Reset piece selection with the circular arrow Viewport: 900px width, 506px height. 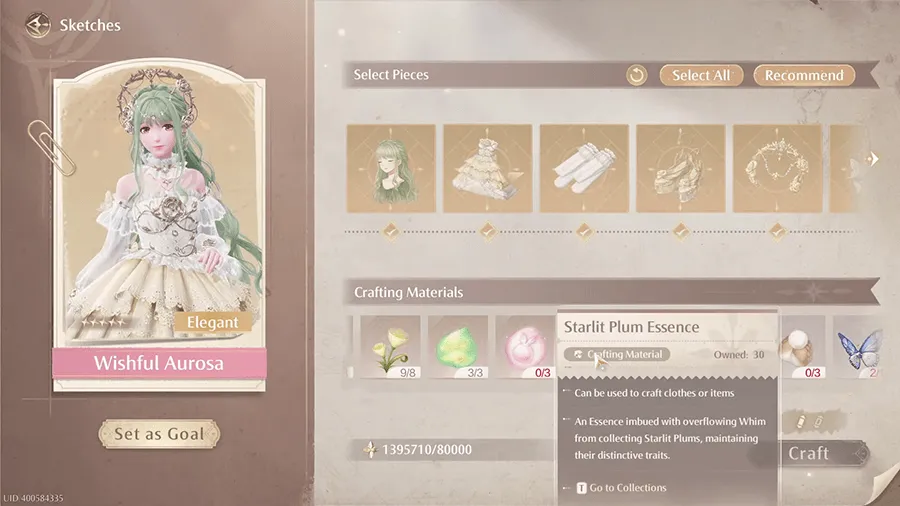tap(637, 75)
